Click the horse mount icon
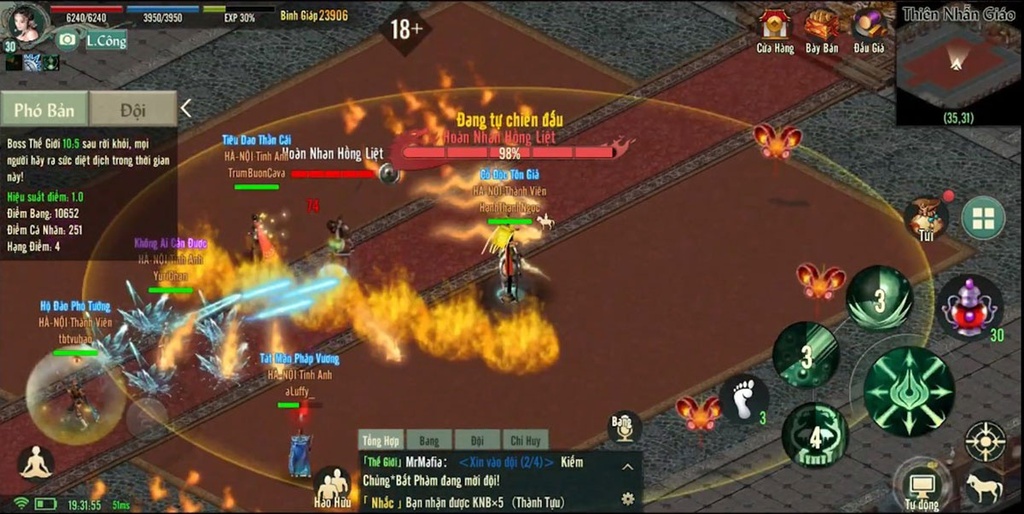This screenshot has height=514, width=1024. [984, 487]
